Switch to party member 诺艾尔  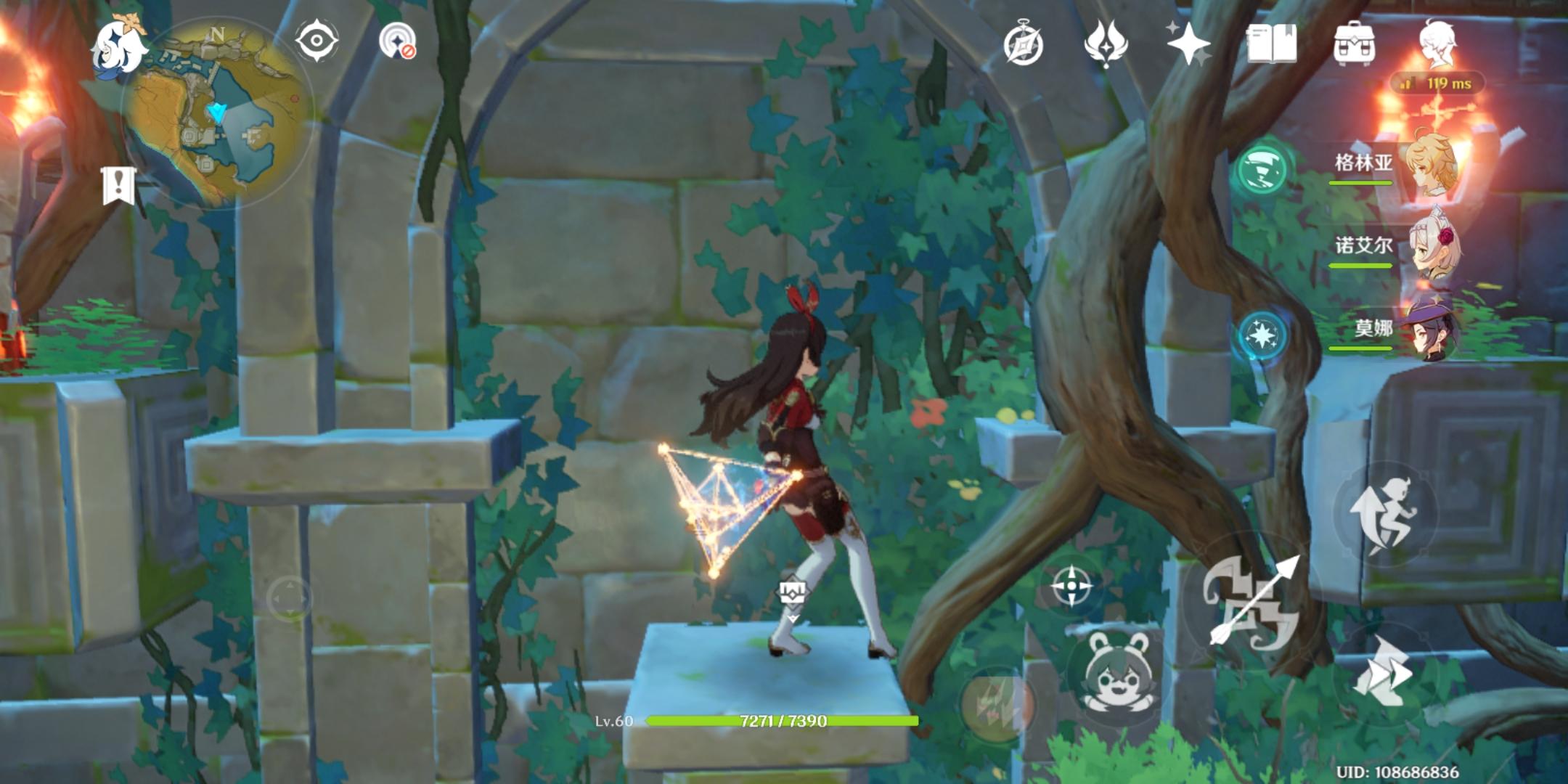point(1430,247)
